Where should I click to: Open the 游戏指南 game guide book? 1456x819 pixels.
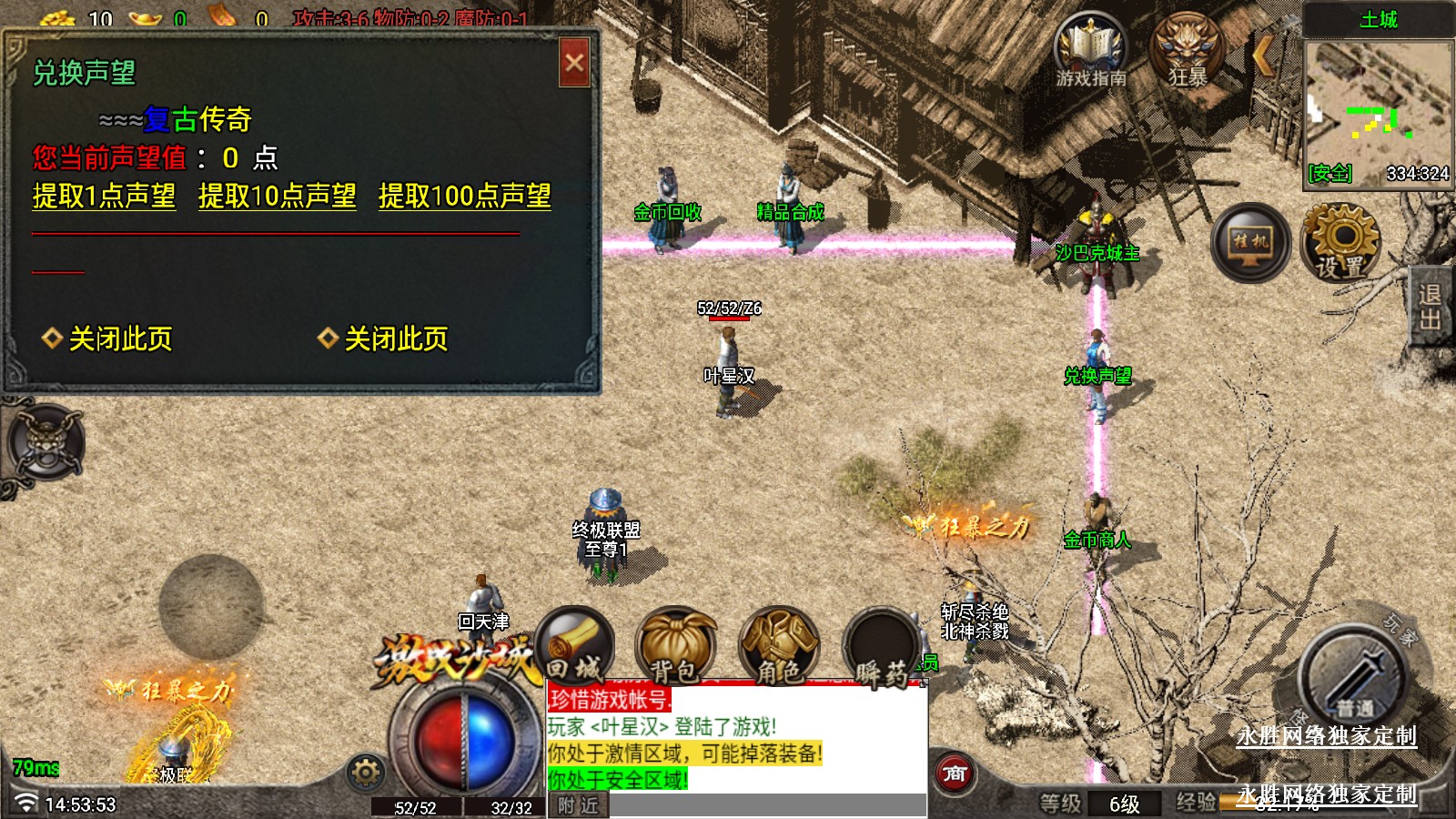pos(1090,51)
